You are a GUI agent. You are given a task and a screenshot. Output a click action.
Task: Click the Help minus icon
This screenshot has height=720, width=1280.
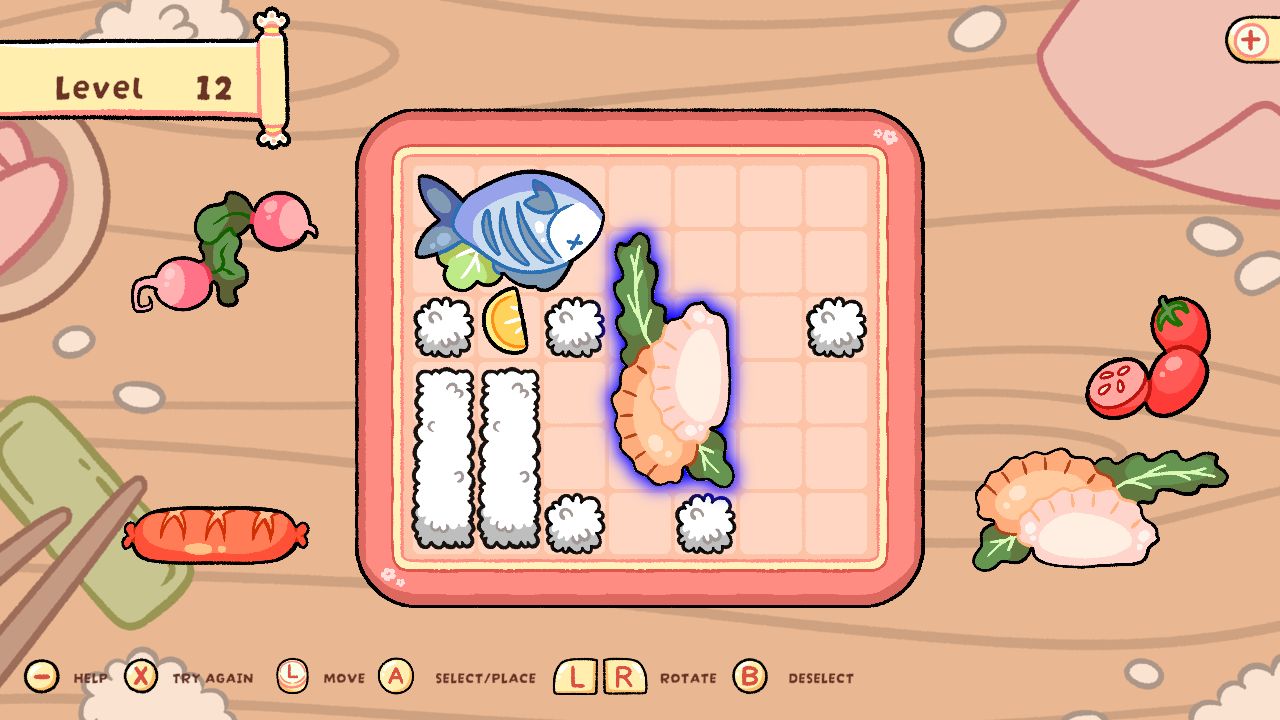tap(41, 676)
